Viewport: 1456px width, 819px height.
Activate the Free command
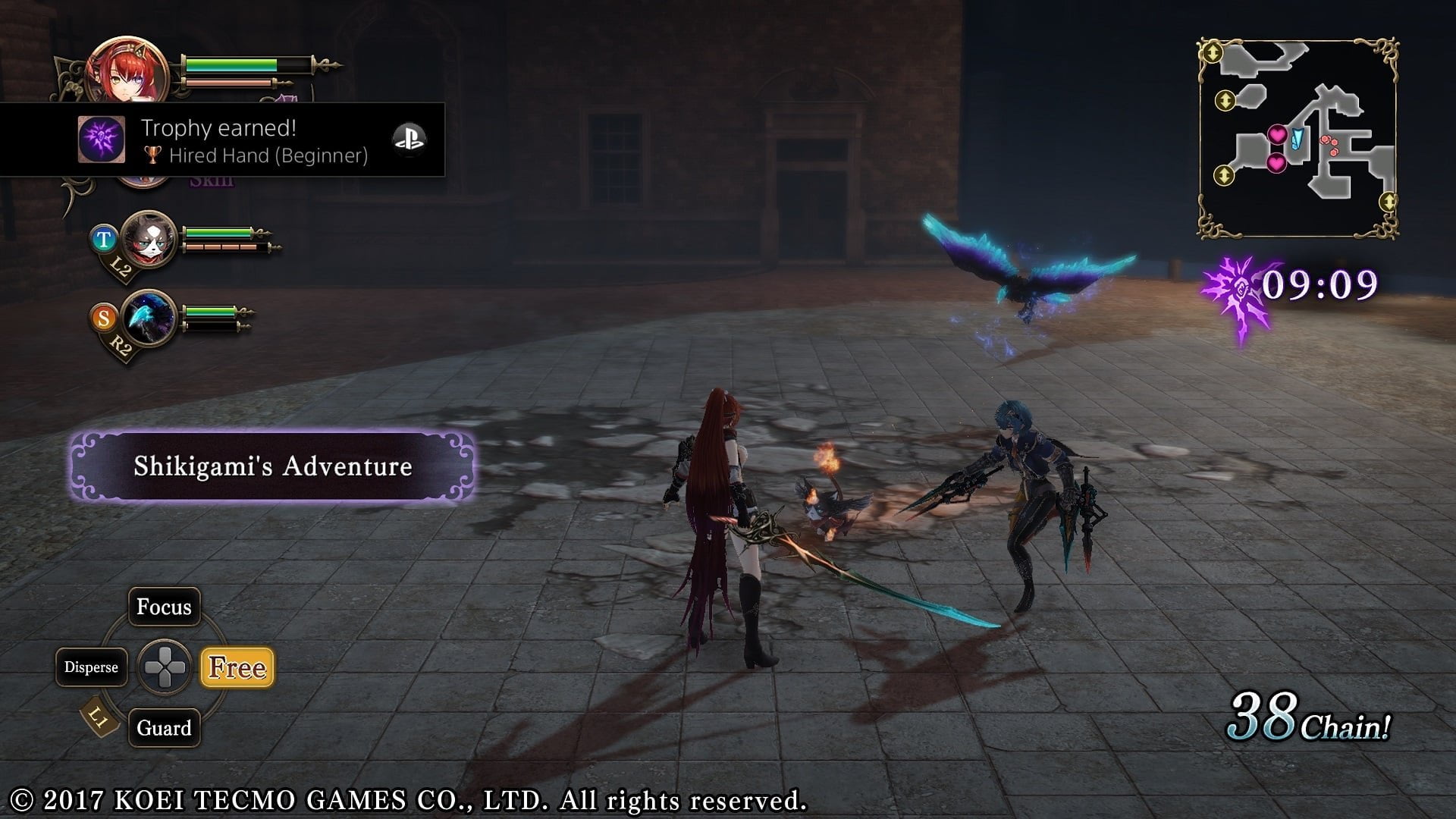pyautogui.click(x=237, y=667)
